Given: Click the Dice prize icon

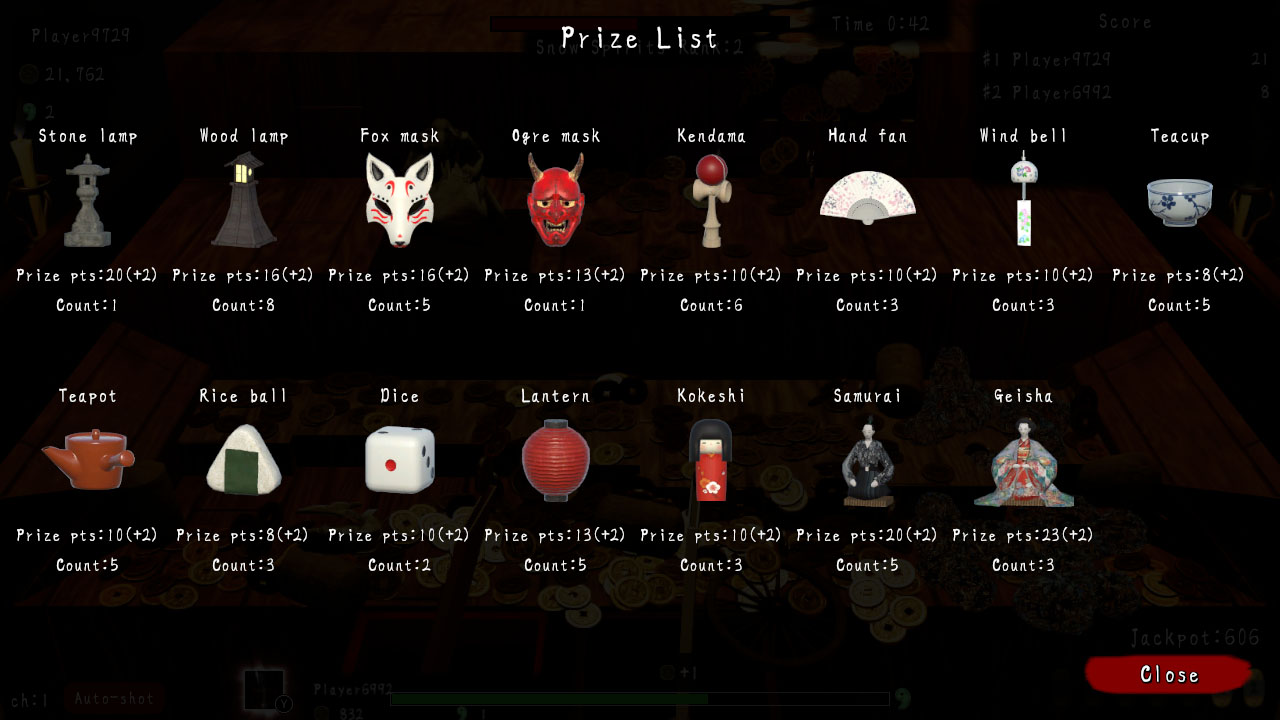Looking at the screenshot, I should tap(399, 458).
